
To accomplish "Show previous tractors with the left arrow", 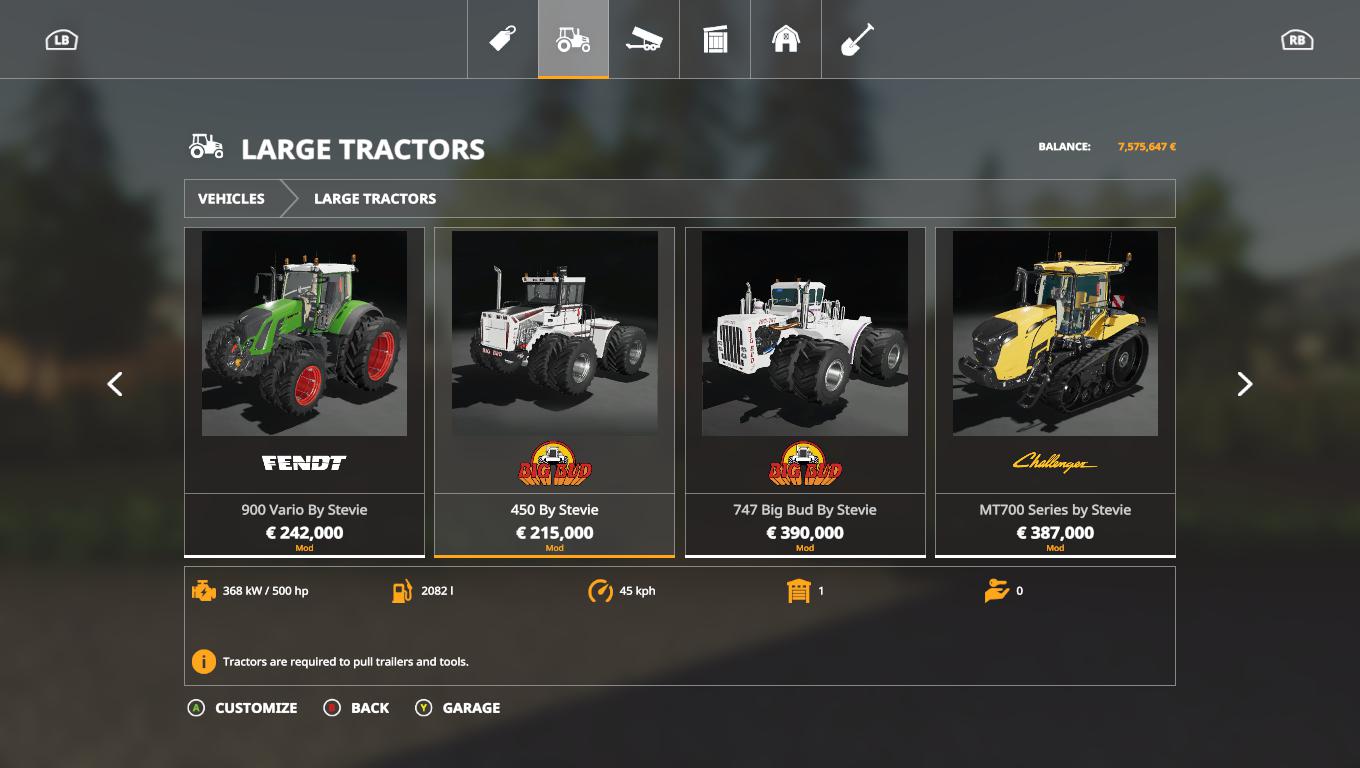I will coord(115,384).
